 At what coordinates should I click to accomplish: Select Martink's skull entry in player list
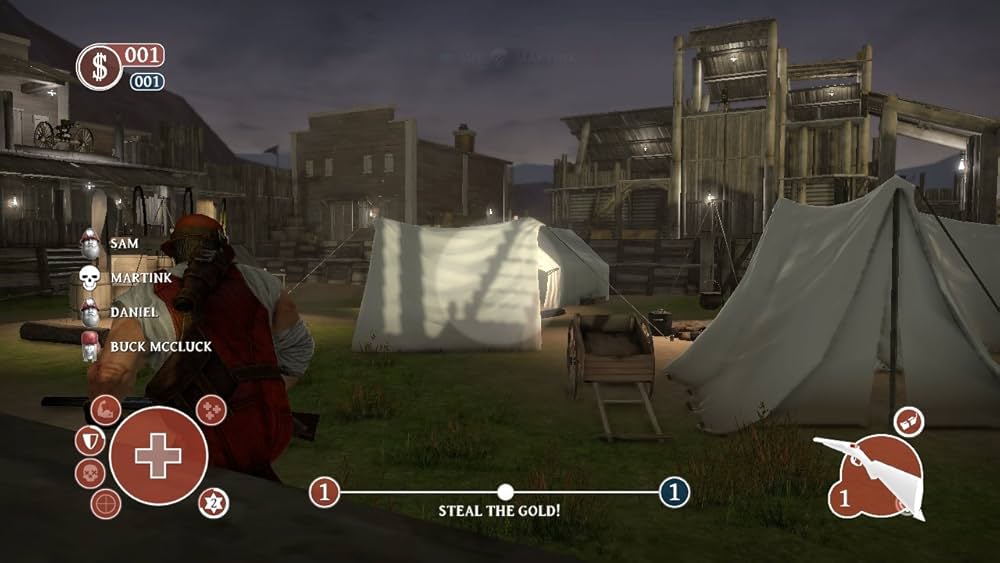(90, 277)
